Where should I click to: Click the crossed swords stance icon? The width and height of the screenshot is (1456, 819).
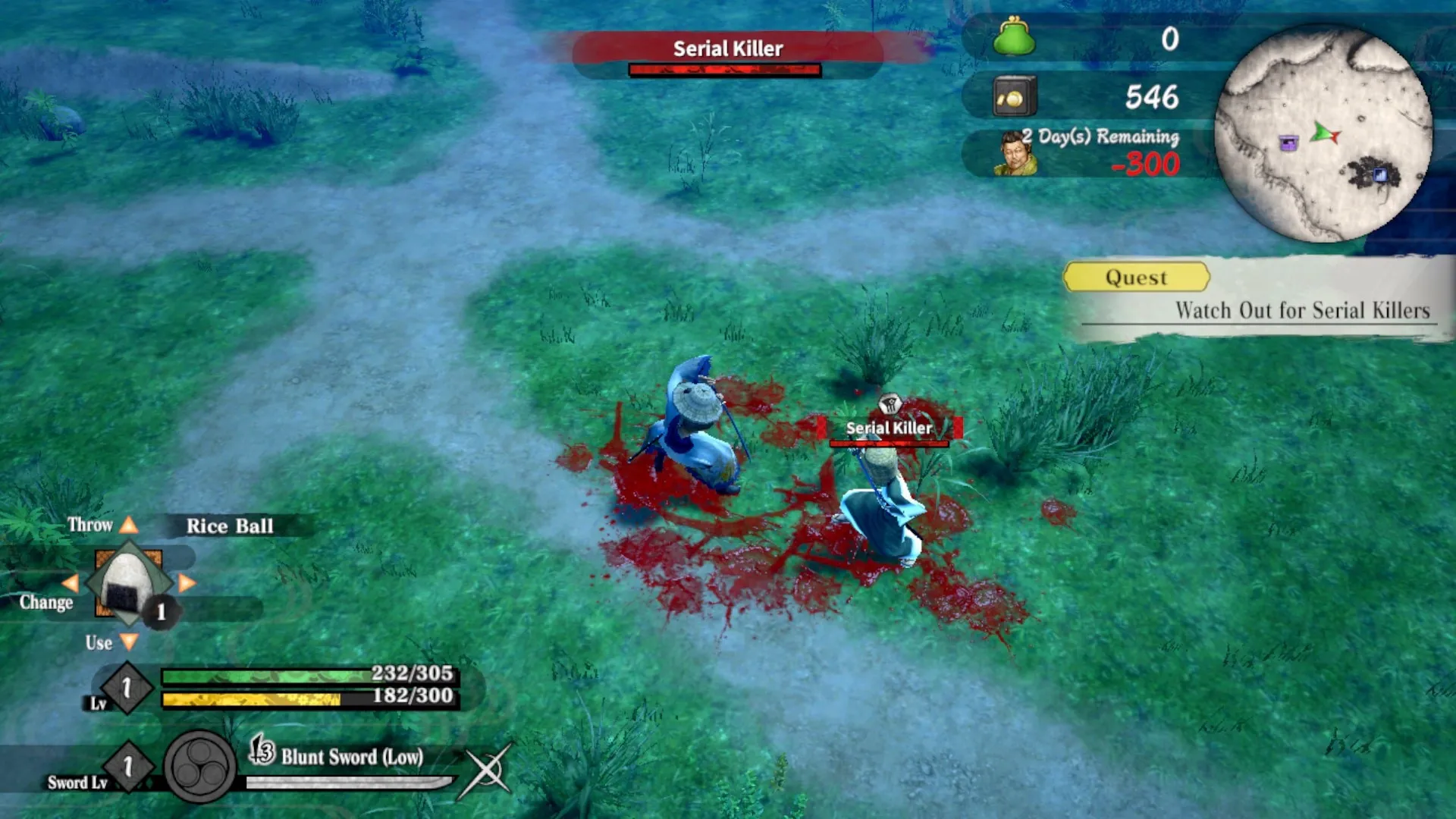(487, 770)
